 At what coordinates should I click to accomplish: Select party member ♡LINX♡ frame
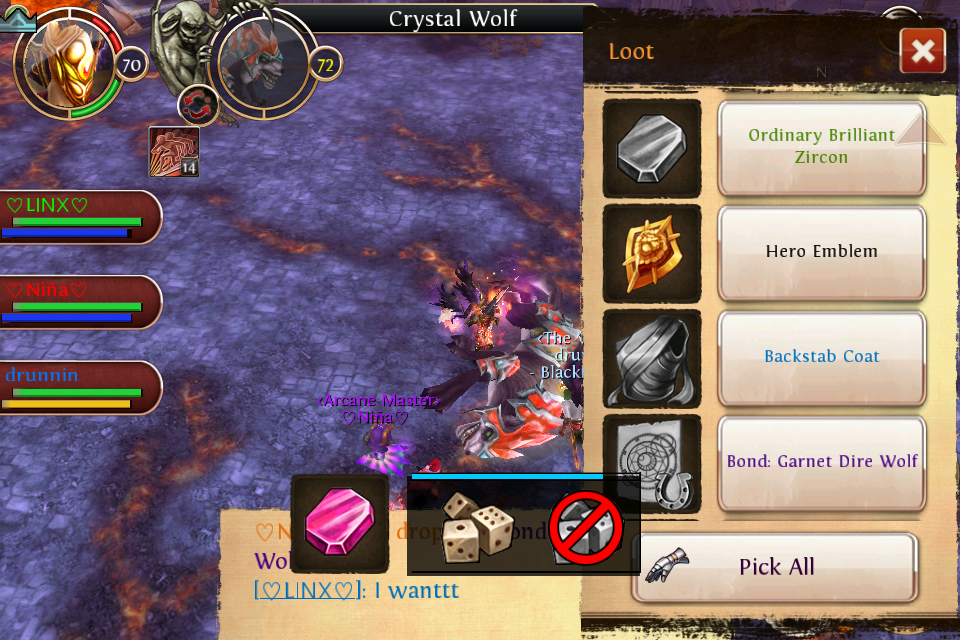80,217
